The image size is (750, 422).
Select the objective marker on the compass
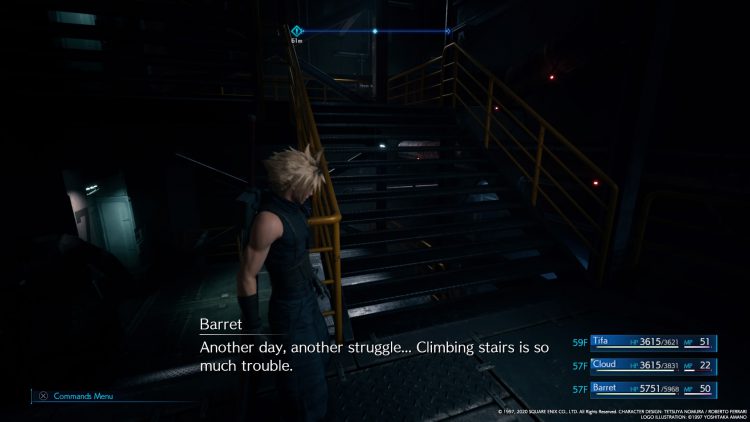(296, 31)
